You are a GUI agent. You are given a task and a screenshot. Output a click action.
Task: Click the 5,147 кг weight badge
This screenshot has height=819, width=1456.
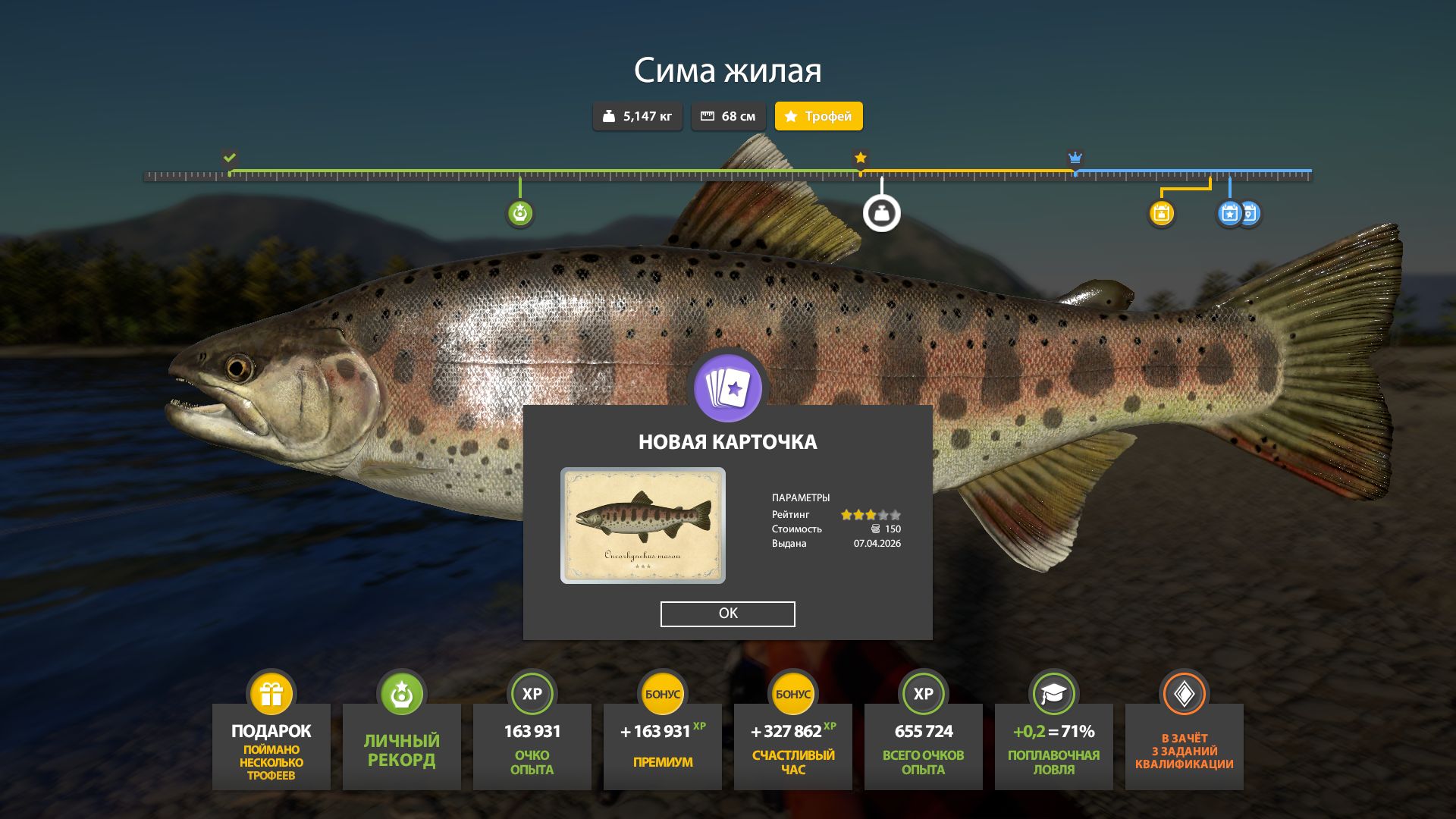pyautogui.click(x=637, y=116)
